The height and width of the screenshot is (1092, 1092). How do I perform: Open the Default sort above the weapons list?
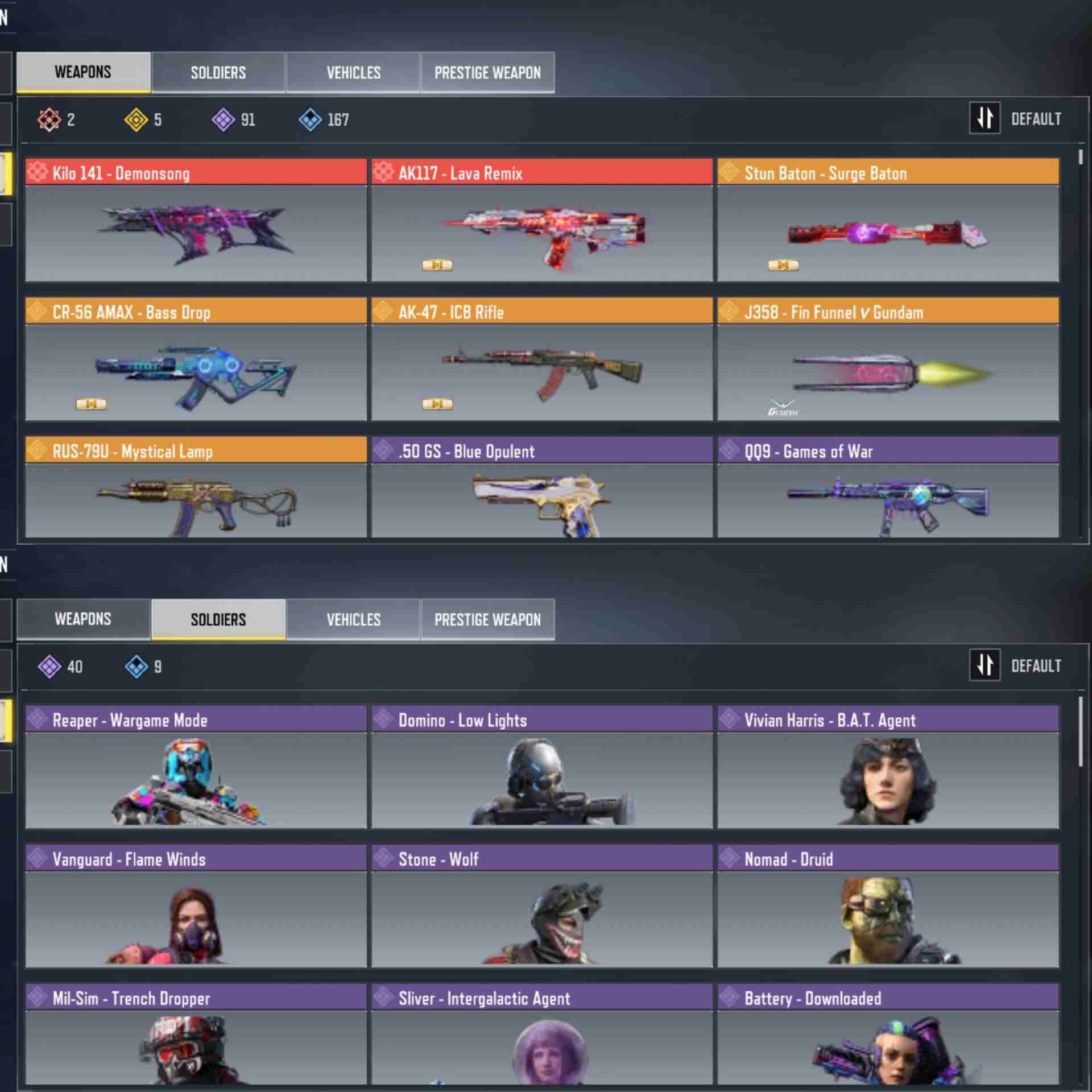pos(1016,119)
